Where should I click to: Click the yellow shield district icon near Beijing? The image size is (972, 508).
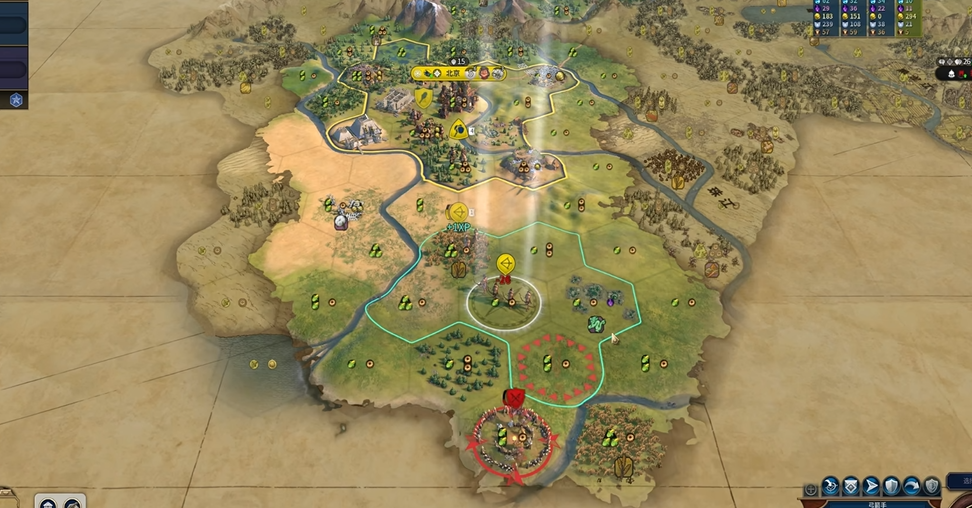pos(424,98)
